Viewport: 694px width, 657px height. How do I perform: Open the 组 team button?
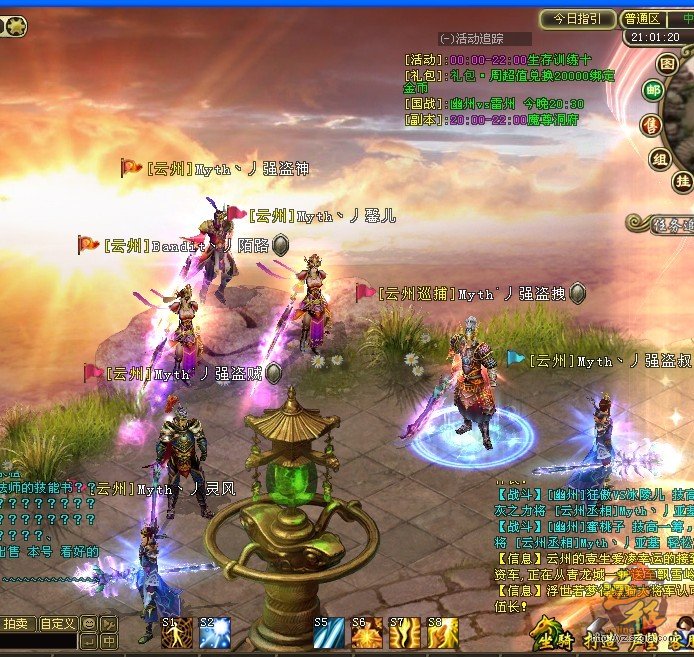coord(661,158)
